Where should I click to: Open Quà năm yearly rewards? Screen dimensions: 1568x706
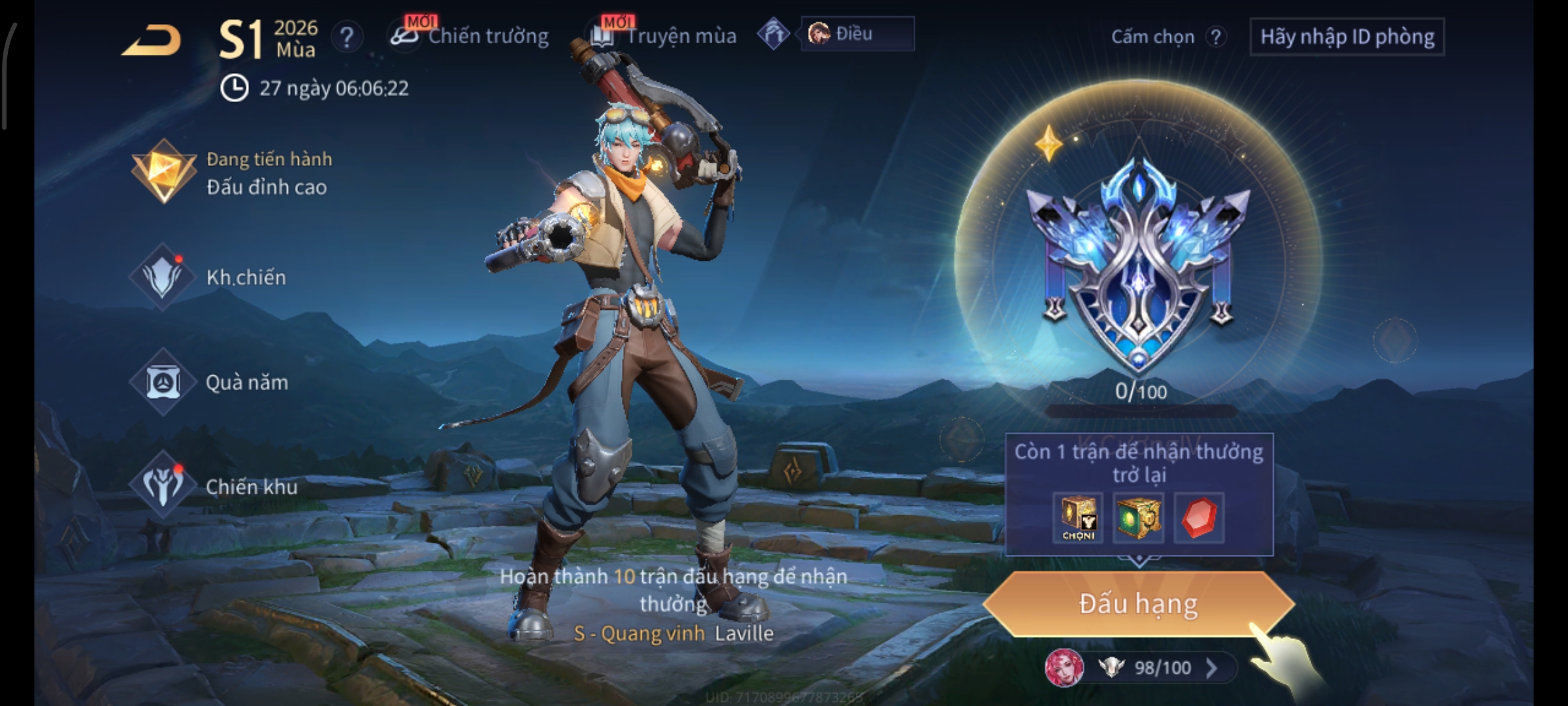point(209,382)
